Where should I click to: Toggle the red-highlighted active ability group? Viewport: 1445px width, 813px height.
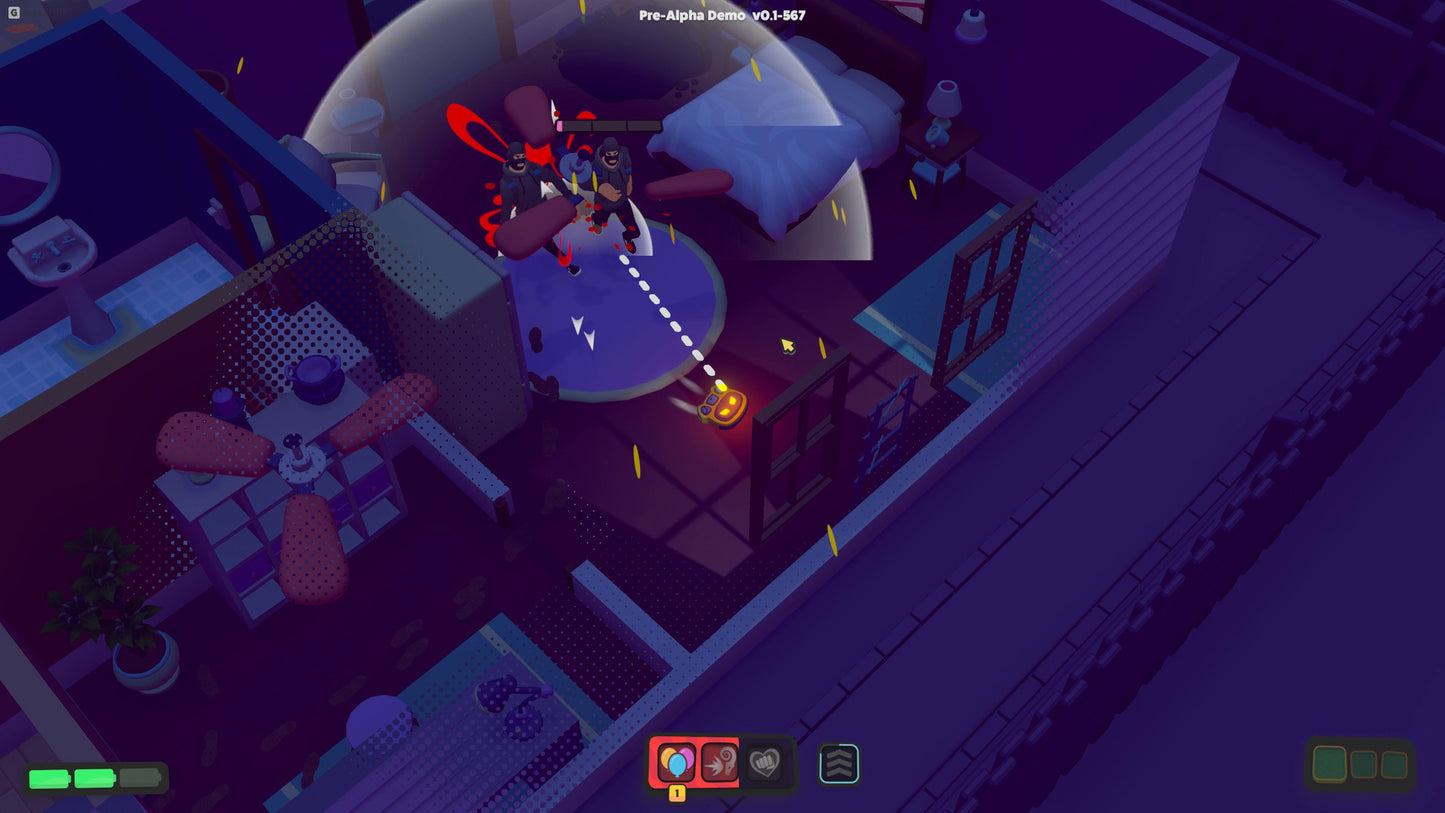click(x=697, y=763)
